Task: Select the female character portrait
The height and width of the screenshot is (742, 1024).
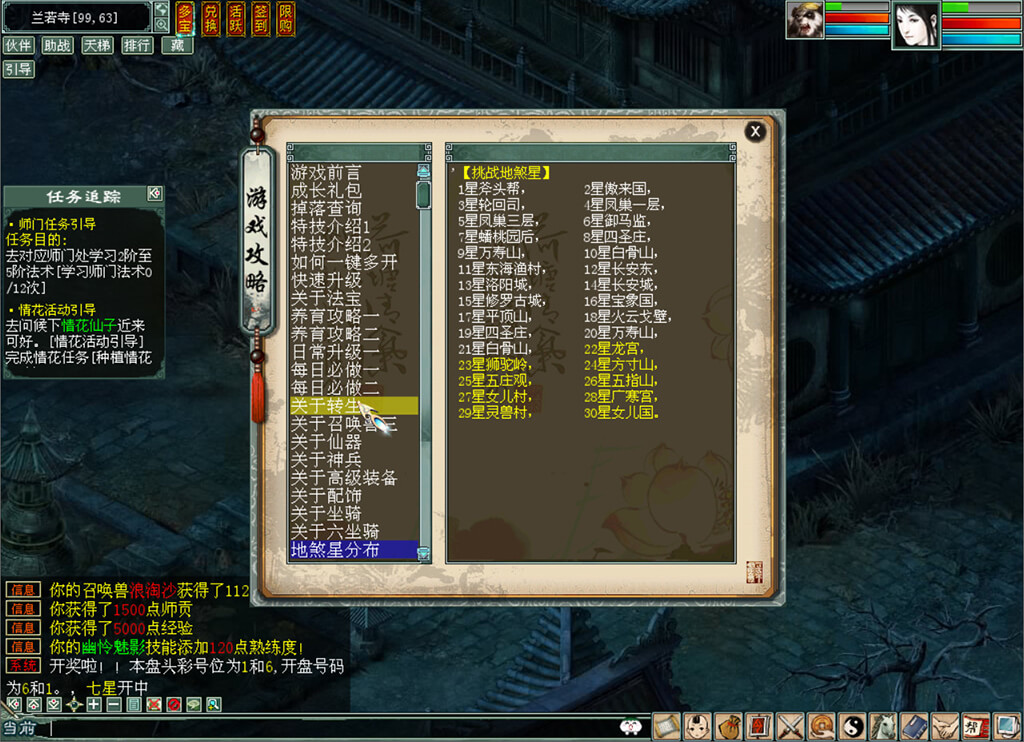Action: (x=915, y=25)
